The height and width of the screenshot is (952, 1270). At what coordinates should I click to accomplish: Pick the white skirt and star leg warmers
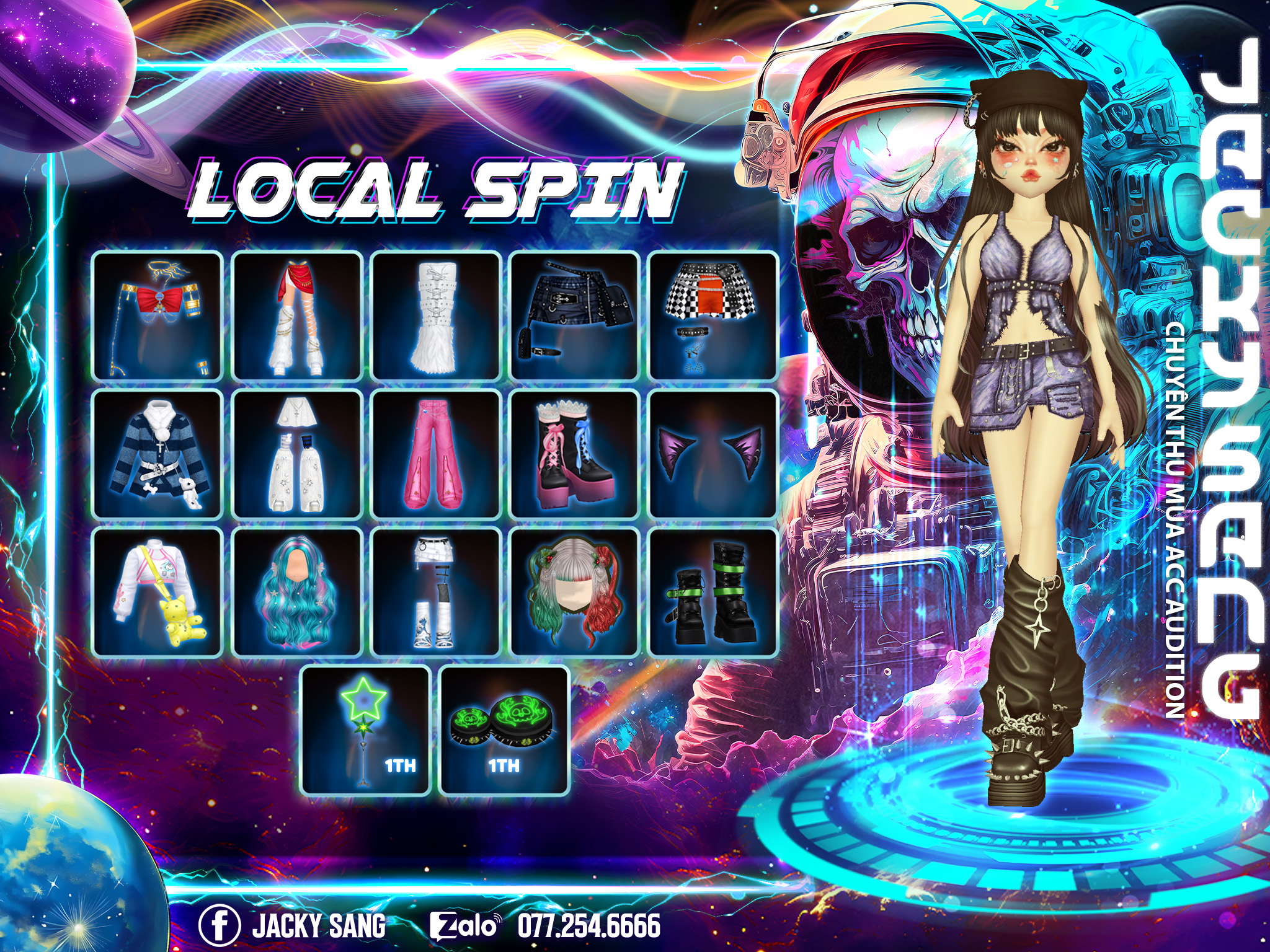pos(296,454)
